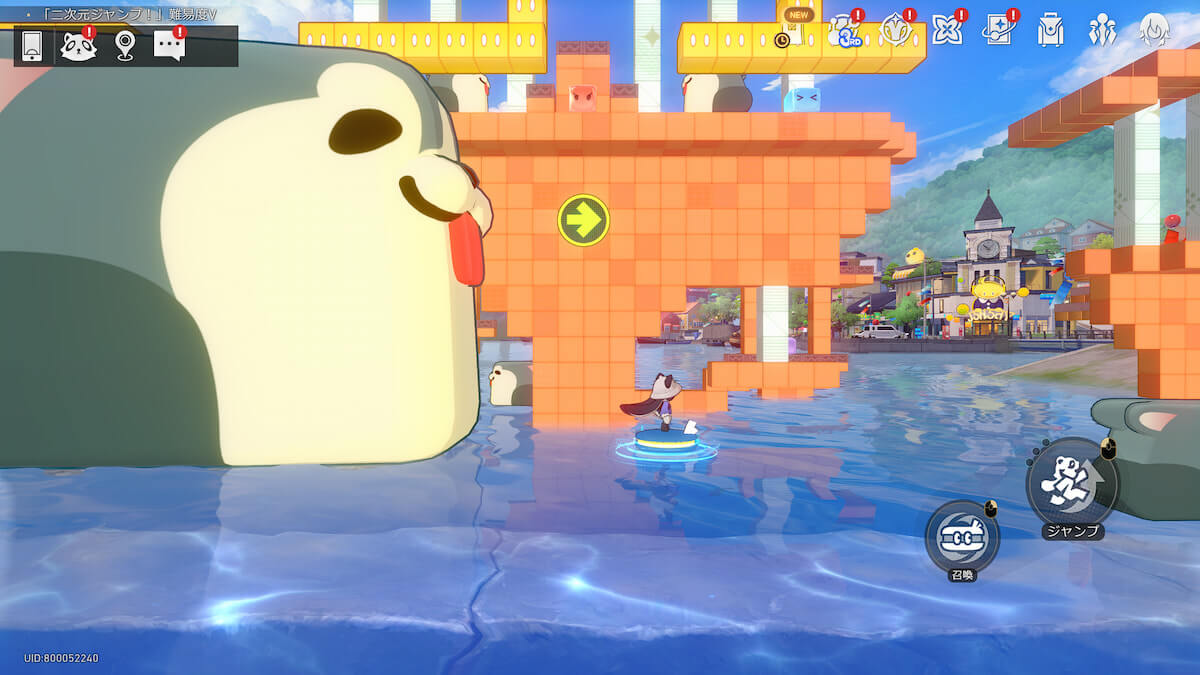This screenshot has height=675, width=1200.
Task: Open the backpack inventory
Action: [x=1050, y=31]
